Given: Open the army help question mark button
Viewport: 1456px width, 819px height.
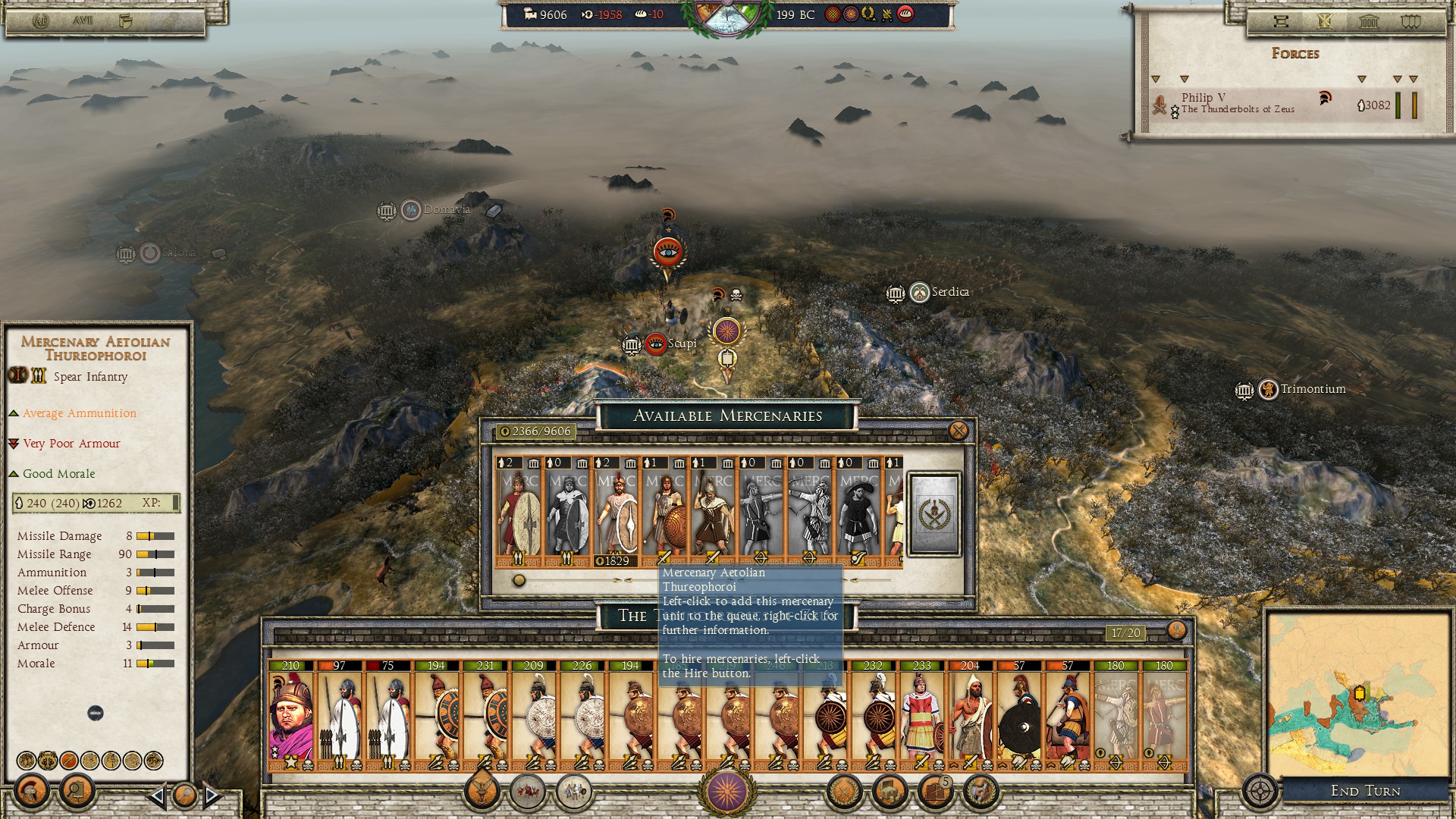Looking at the screenshot, I should click(1176, 630).
